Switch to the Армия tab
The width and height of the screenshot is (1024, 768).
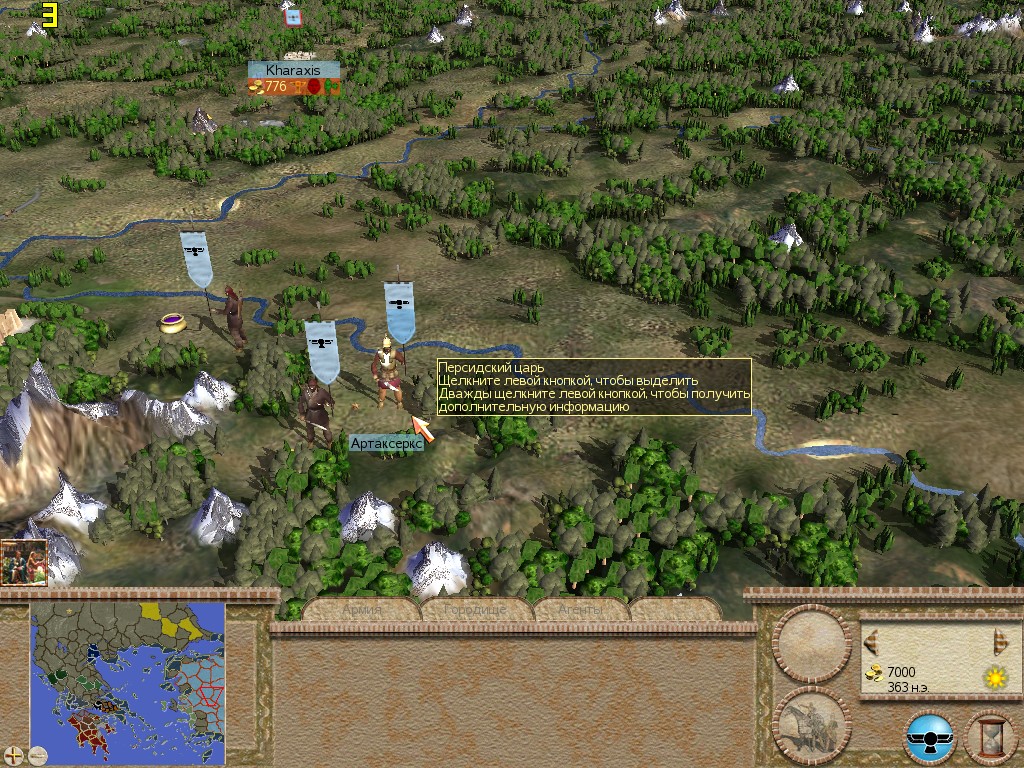coord(362,610)
